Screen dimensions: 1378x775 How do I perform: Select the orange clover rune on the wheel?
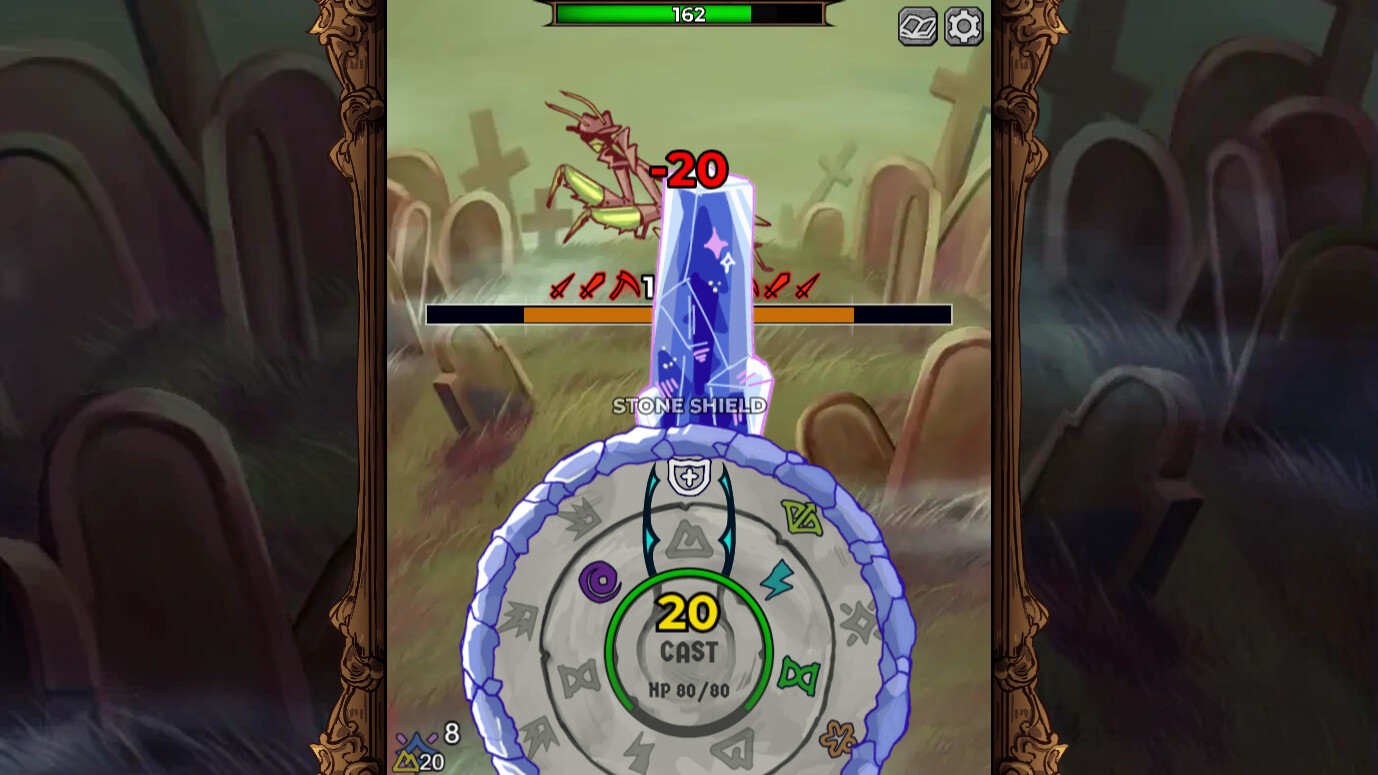840,738
